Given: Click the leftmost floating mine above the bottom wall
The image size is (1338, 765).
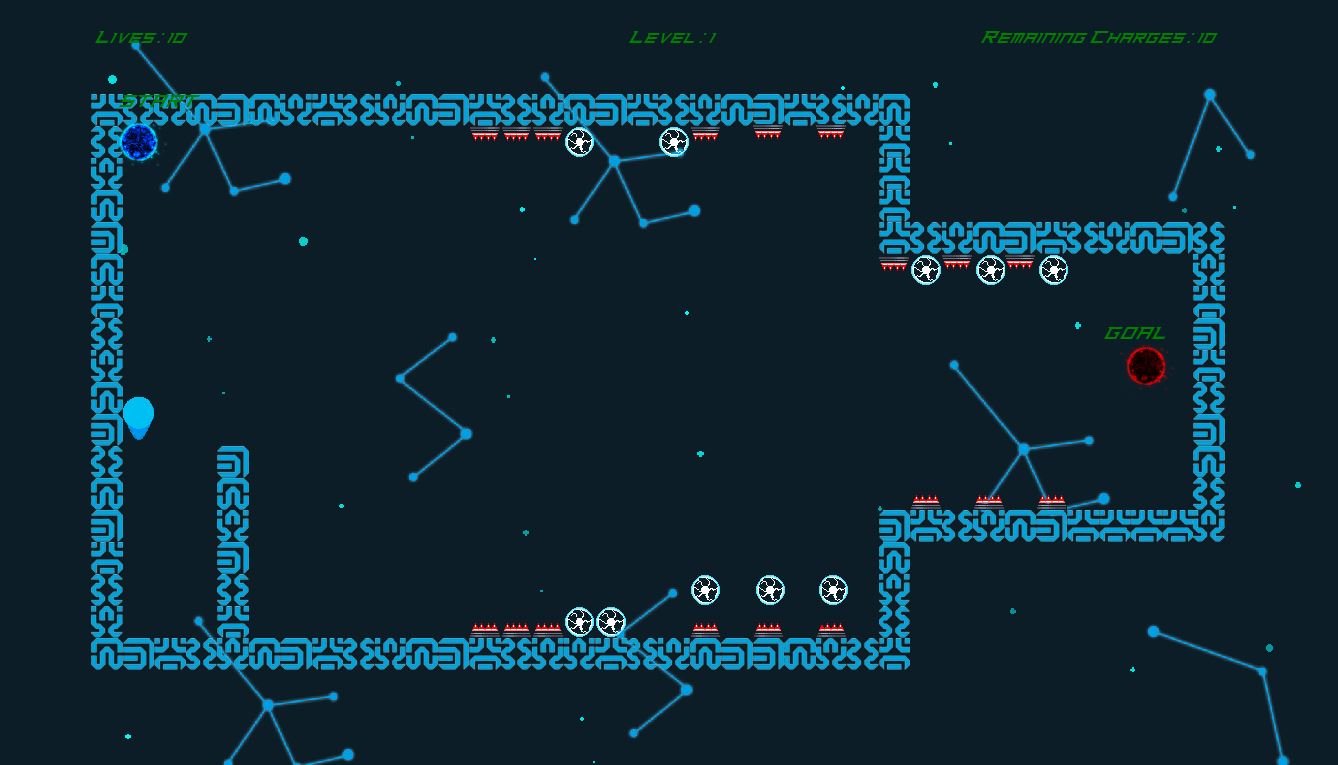Looking at the screenshot, I should pos(704,590).
